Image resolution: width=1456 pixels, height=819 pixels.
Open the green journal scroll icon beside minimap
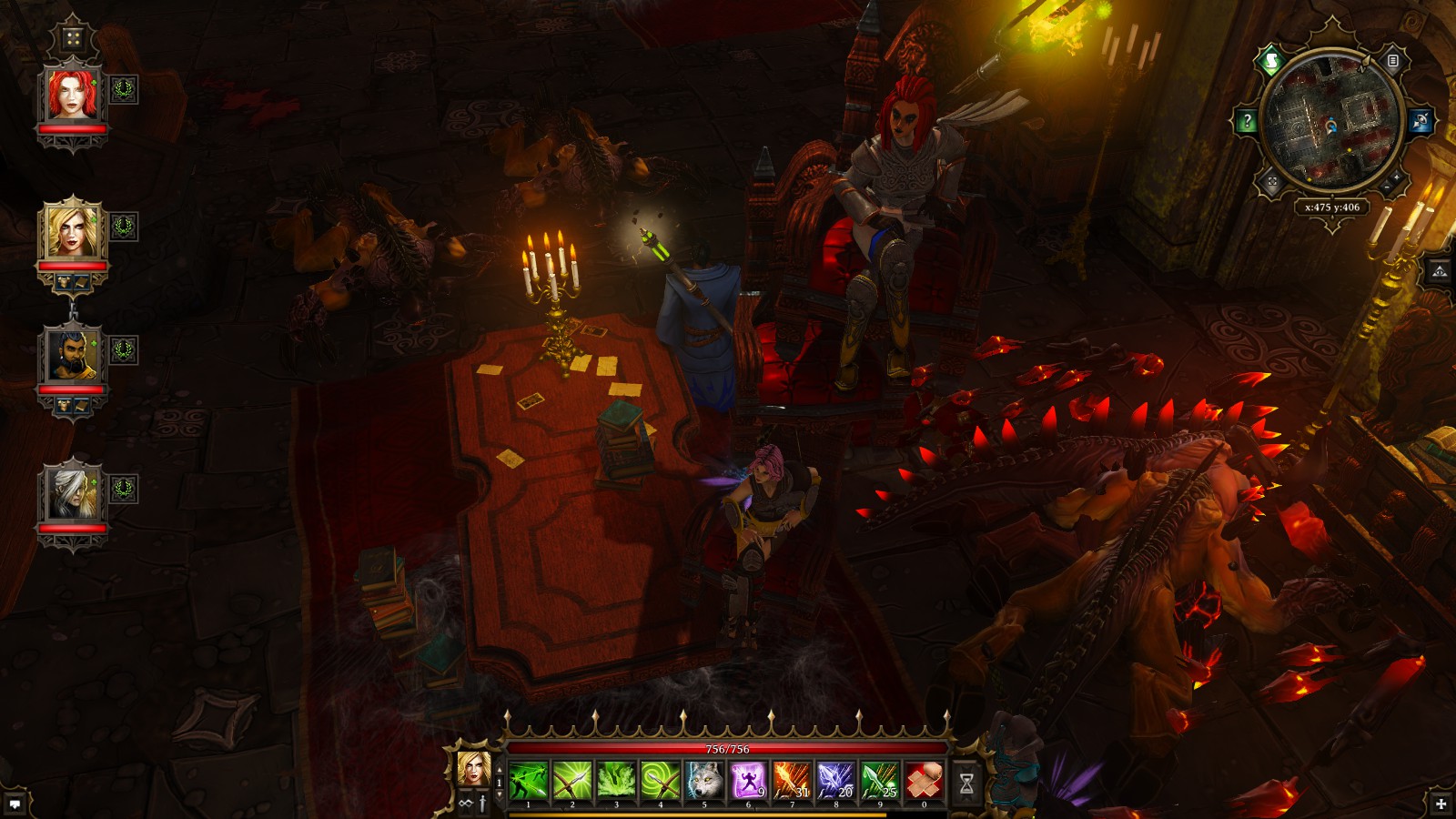(1271, 59)
